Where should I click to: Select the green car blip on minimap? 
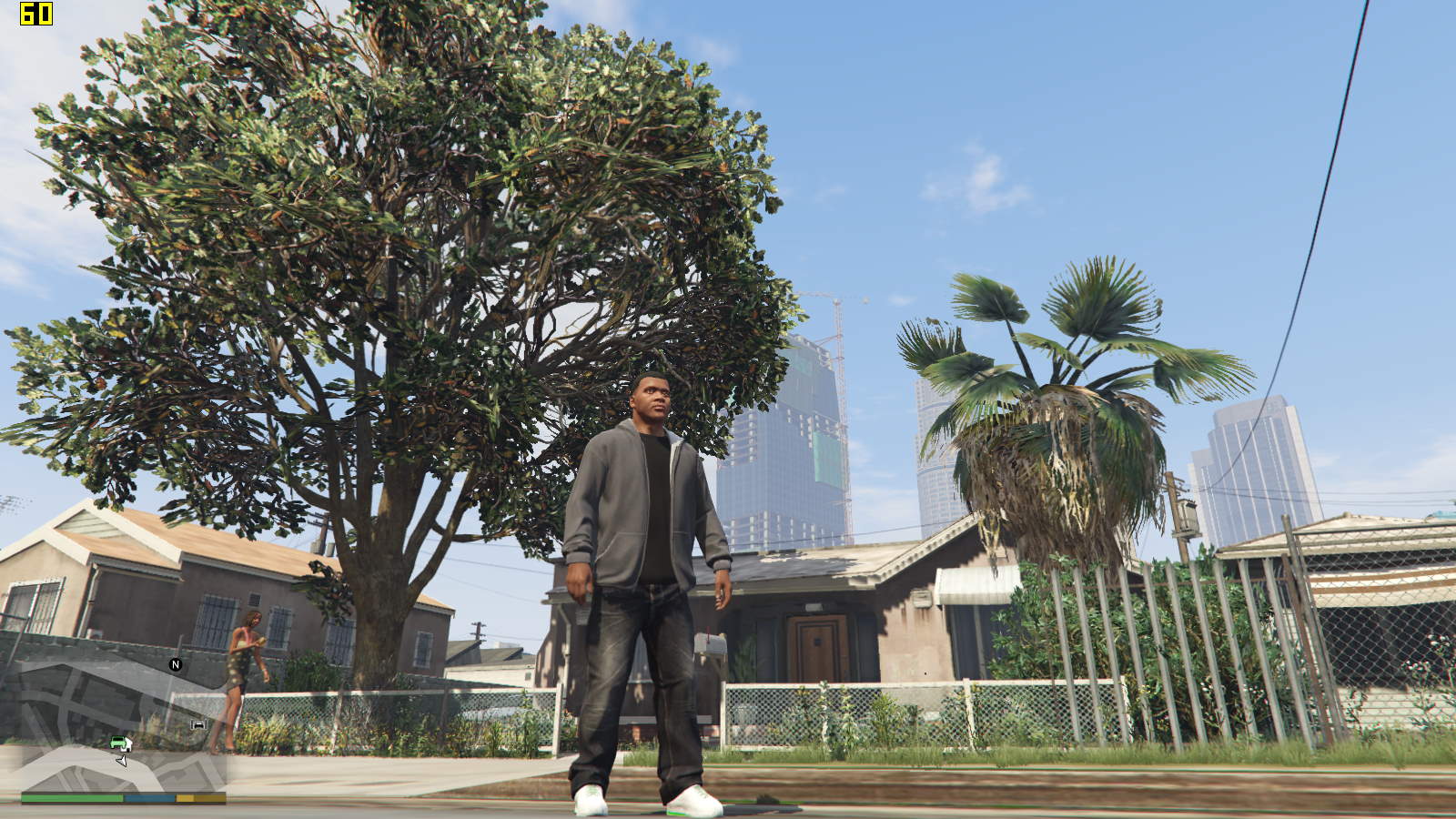coord(118,742)
